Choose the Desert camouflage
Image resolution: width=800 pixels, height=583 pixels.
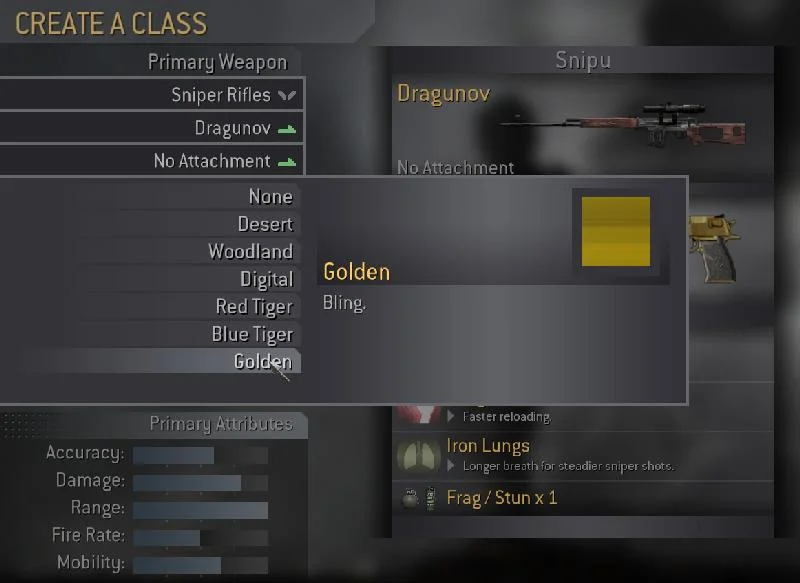(264, 224)
